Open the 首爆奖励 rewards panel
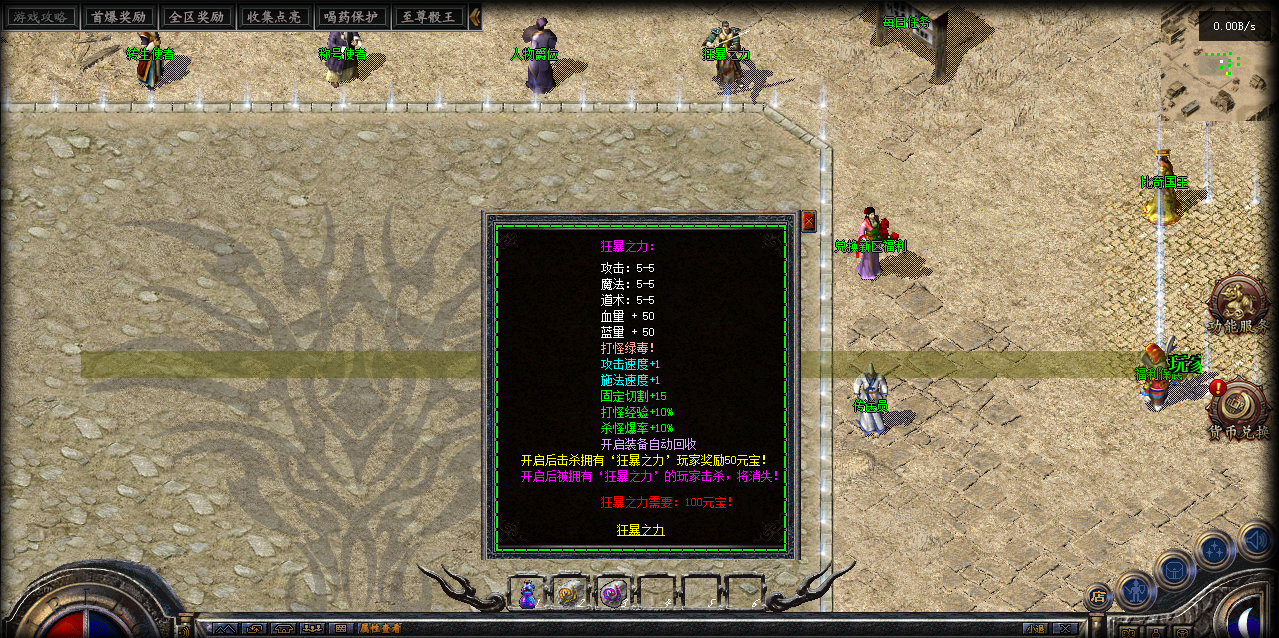This screenshot has height=638, width=1279. pyautogui.click(x=118, y=17)
